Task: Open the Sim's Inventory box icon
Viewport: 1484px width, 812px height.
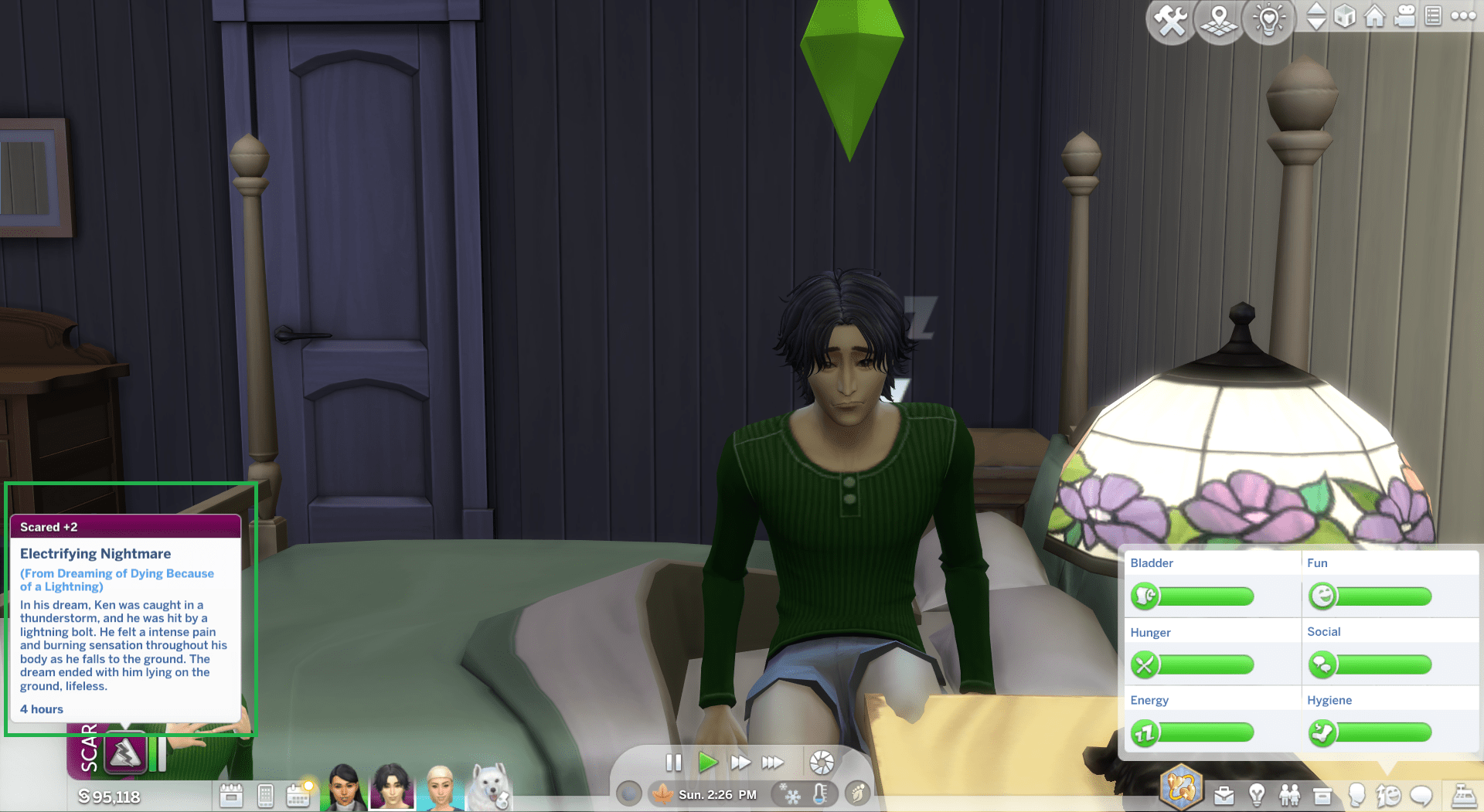Action: coord(1322,794)
